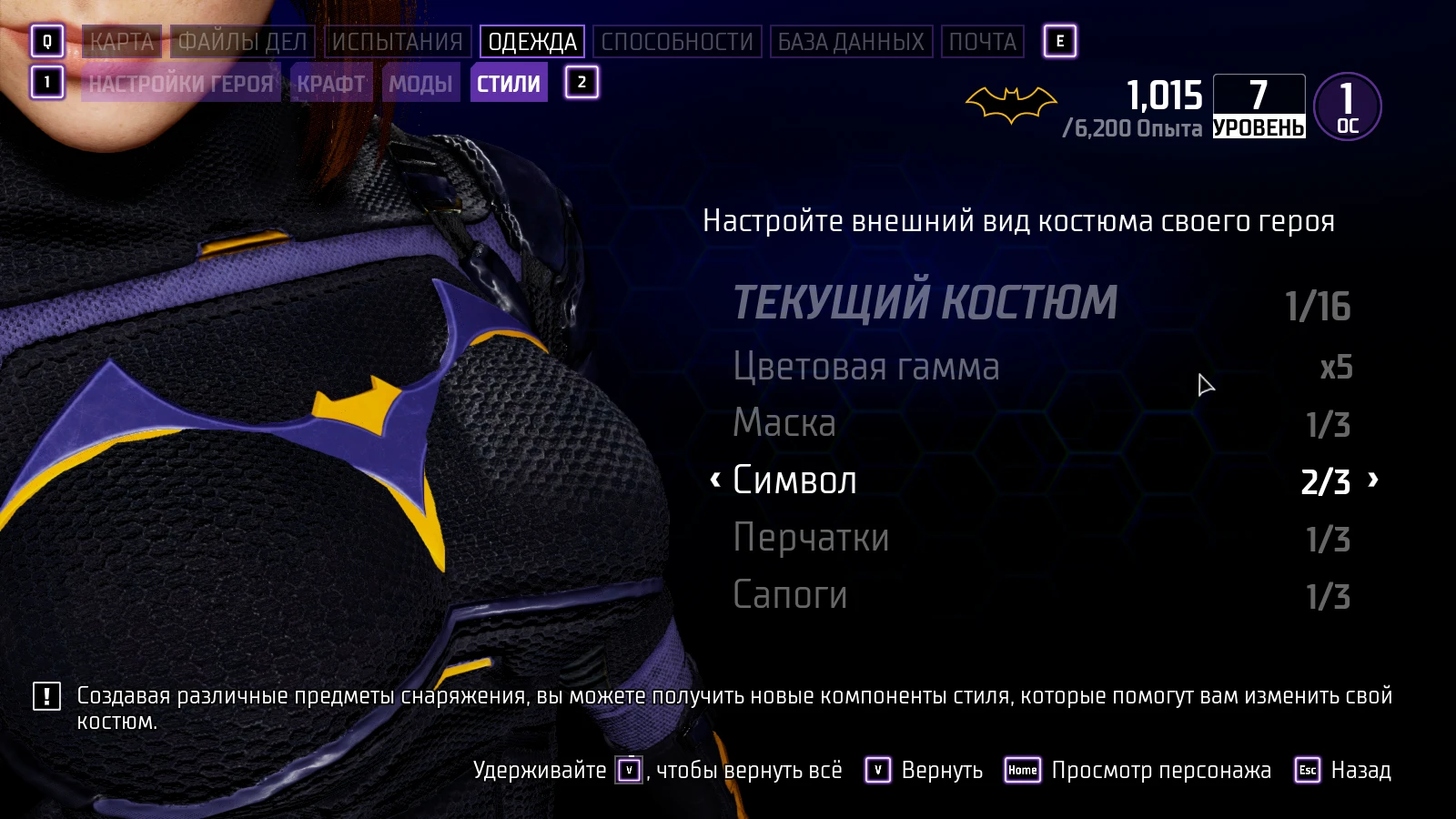
Task: Click the V key icon near Вернуть
Action: (876, 771)
